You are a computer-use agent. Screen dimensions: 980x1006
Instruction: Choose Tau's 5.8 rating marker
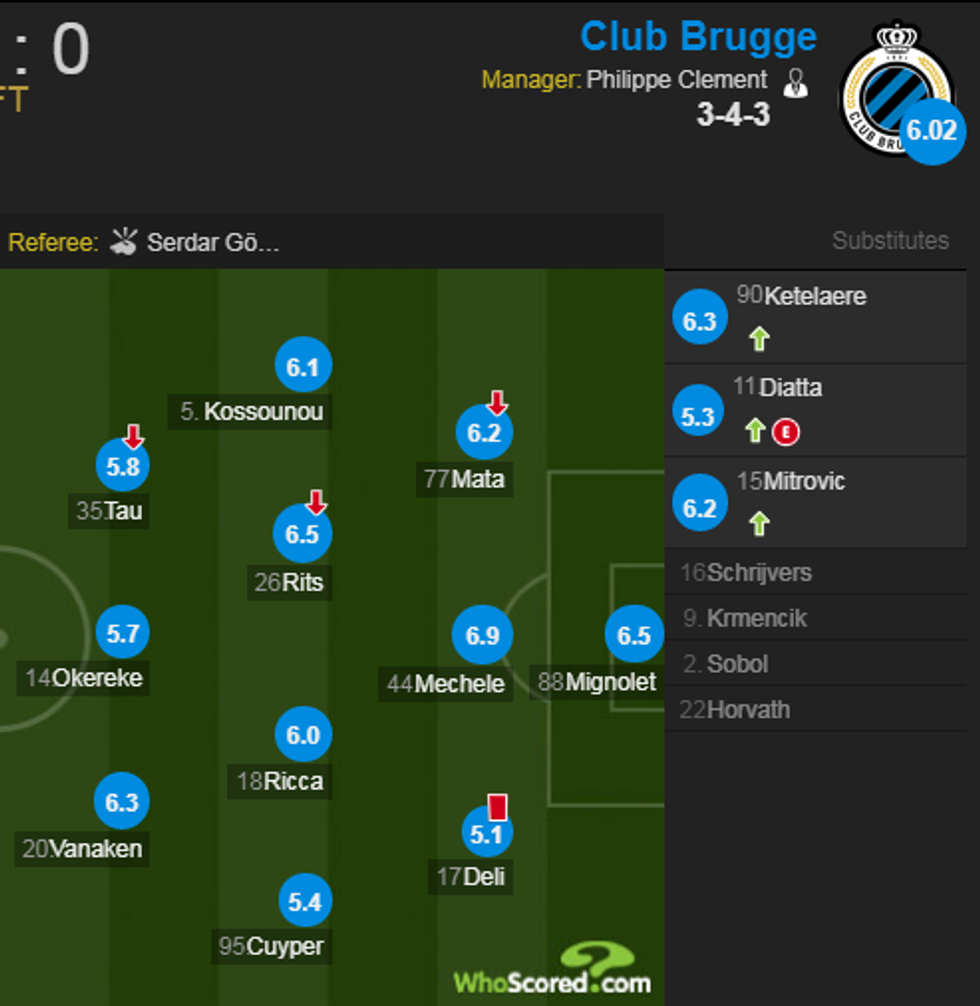coord(122,465)
